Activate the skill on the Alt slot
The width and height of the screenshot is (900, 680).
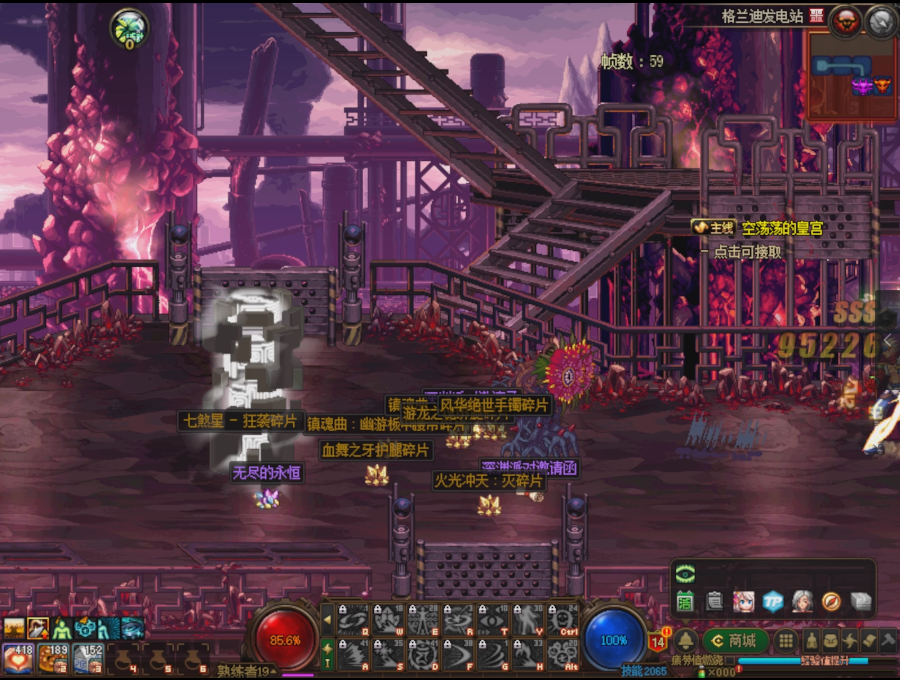tap(564, 655)
